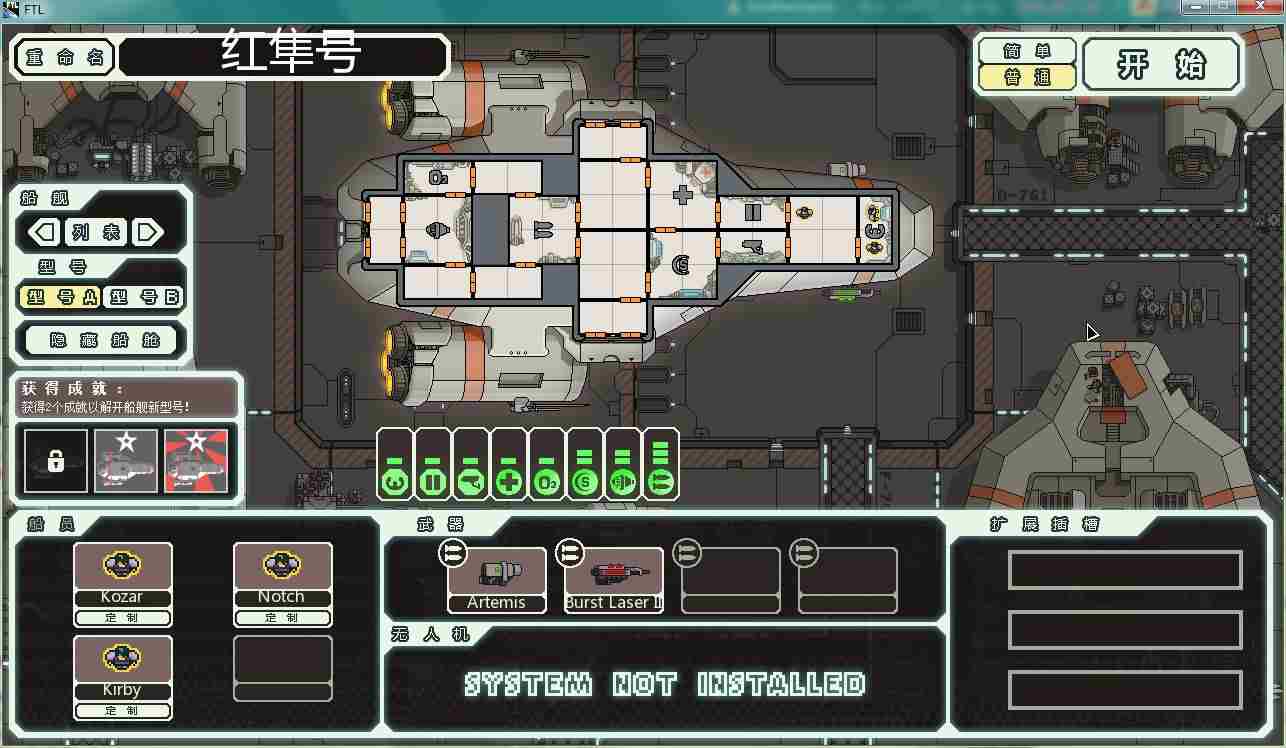The width and height of the screenshot is (1286, 748).
Task: Click the 定制 button under Kirby
Action: pos(122,711)
